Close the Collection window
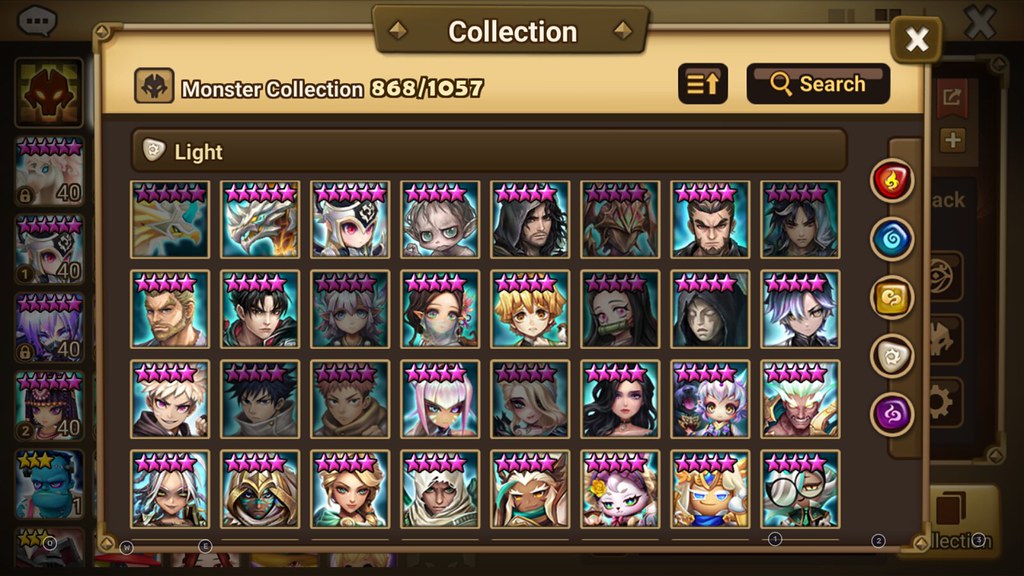Viewport: 1024px width, 576px height. click(916, 40)
